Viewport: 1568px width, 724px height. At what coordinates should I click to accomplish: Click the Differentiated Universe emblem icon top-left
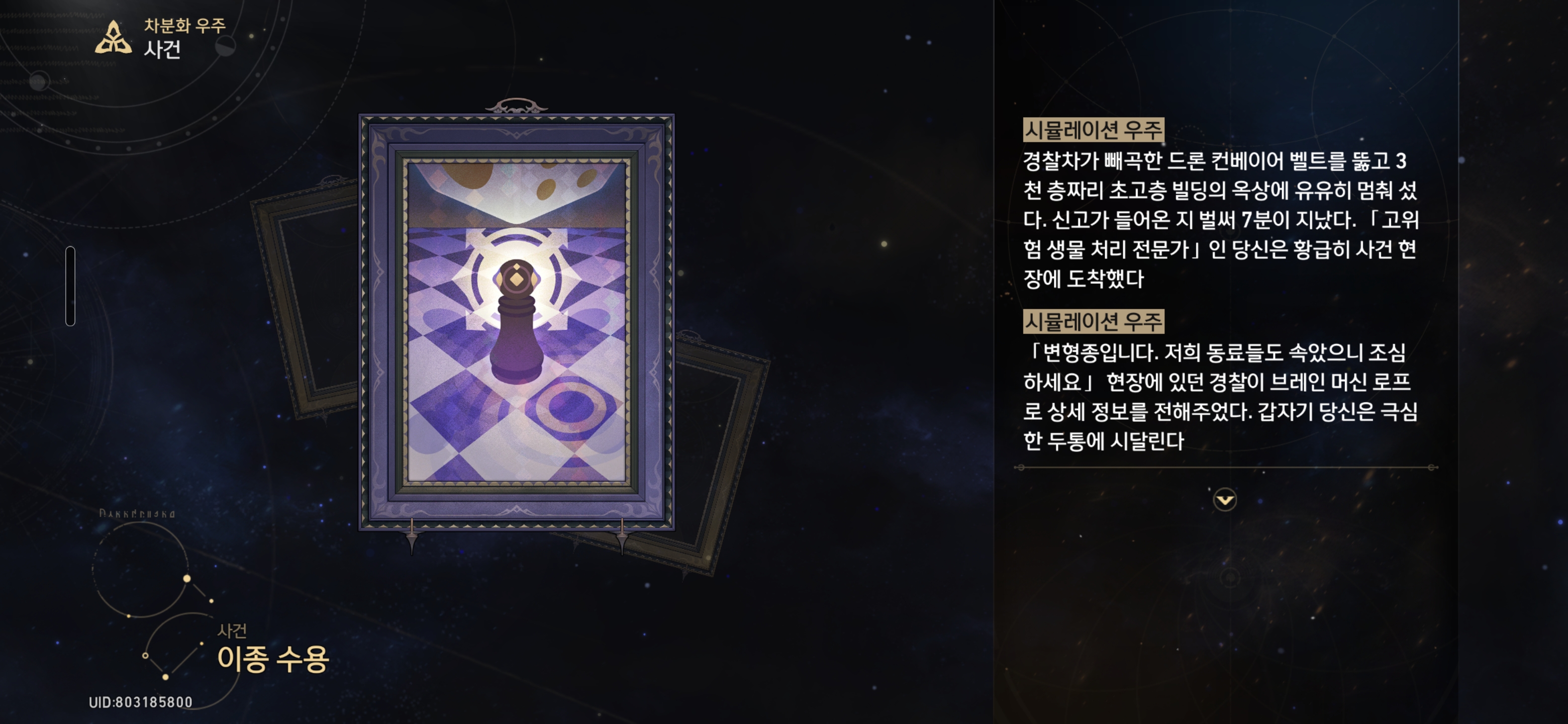coord(115,38)
